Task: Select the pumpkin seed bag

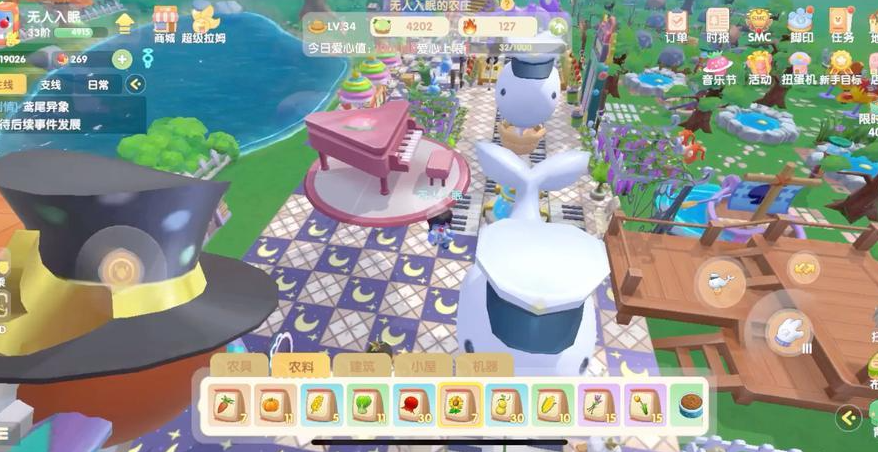Action: (x=272, y=403)
